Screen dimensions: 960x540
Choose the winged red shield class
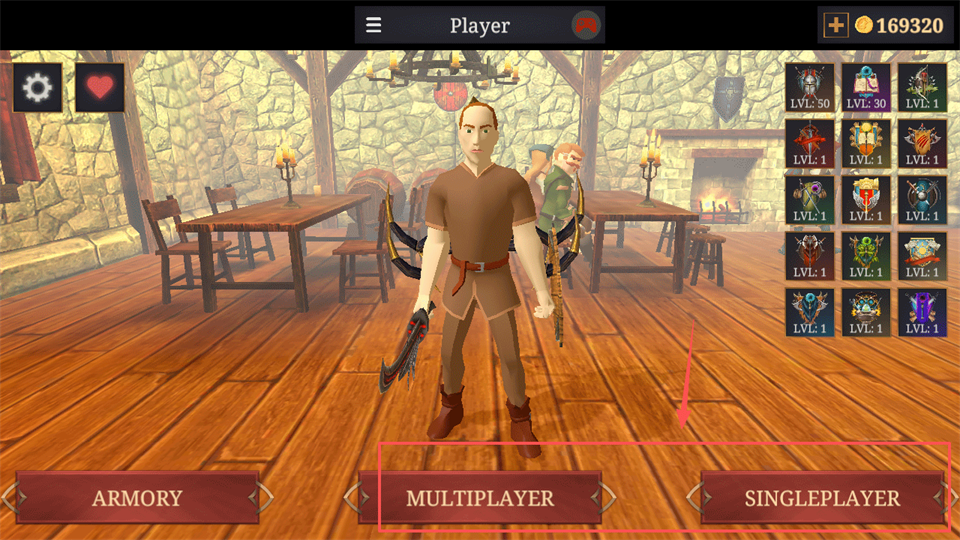866,199
